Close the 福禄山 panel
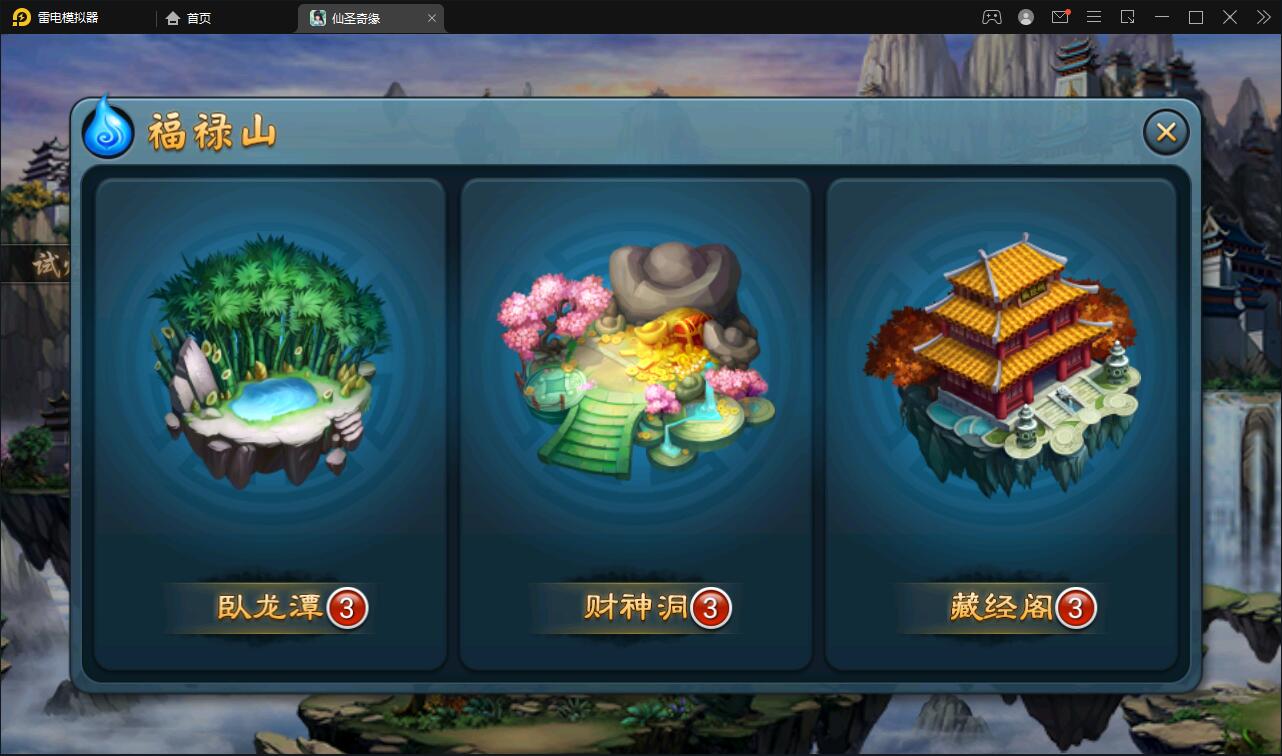The height and width of the screenshot is (756, 1282). point(1165,131)
